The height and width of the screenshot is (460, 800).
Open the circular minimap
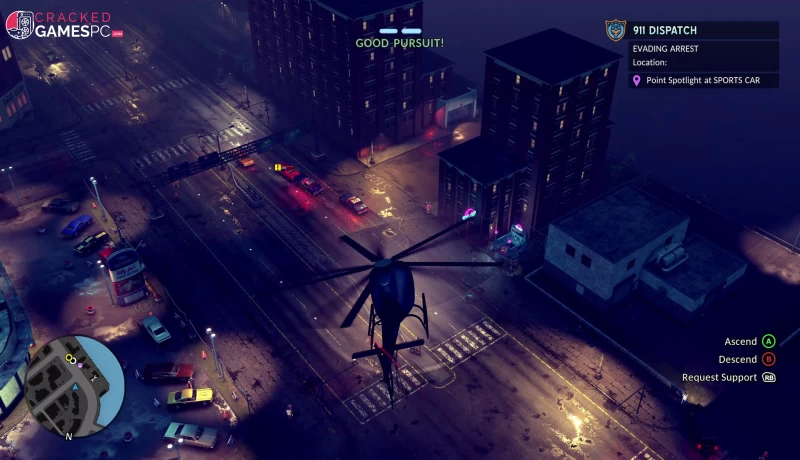(x=74, y=385)
